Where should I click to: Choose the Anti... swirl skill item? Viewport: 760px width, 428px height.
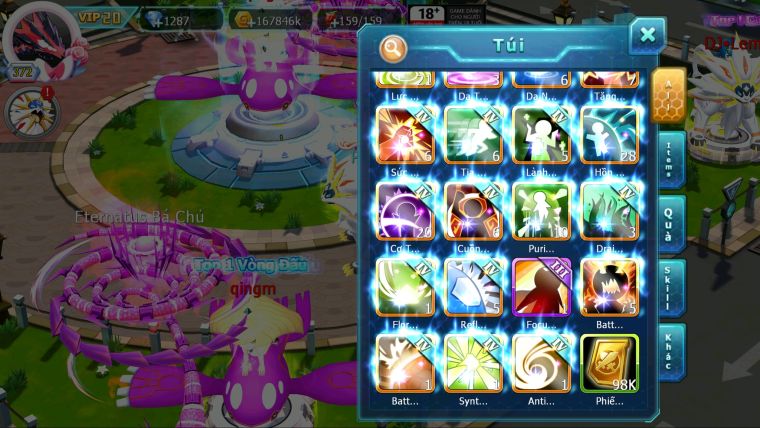coord(541,363)
